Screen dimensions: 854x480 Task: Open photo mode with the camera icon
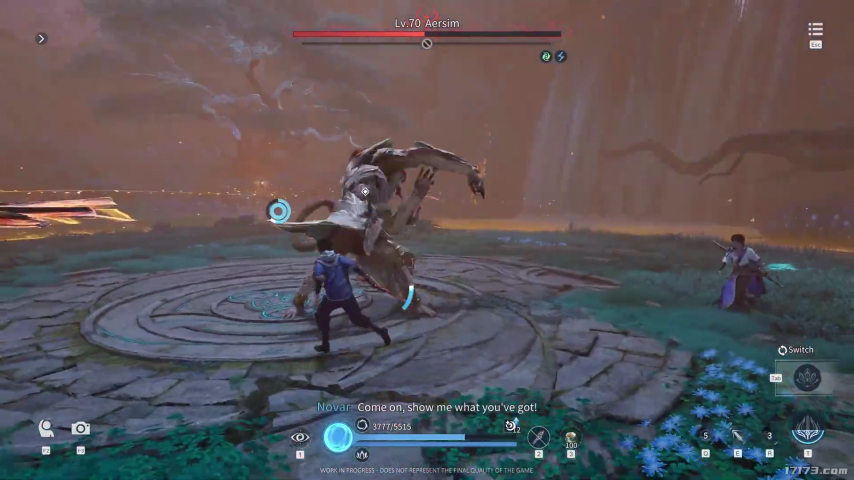(x=80, y=429)
